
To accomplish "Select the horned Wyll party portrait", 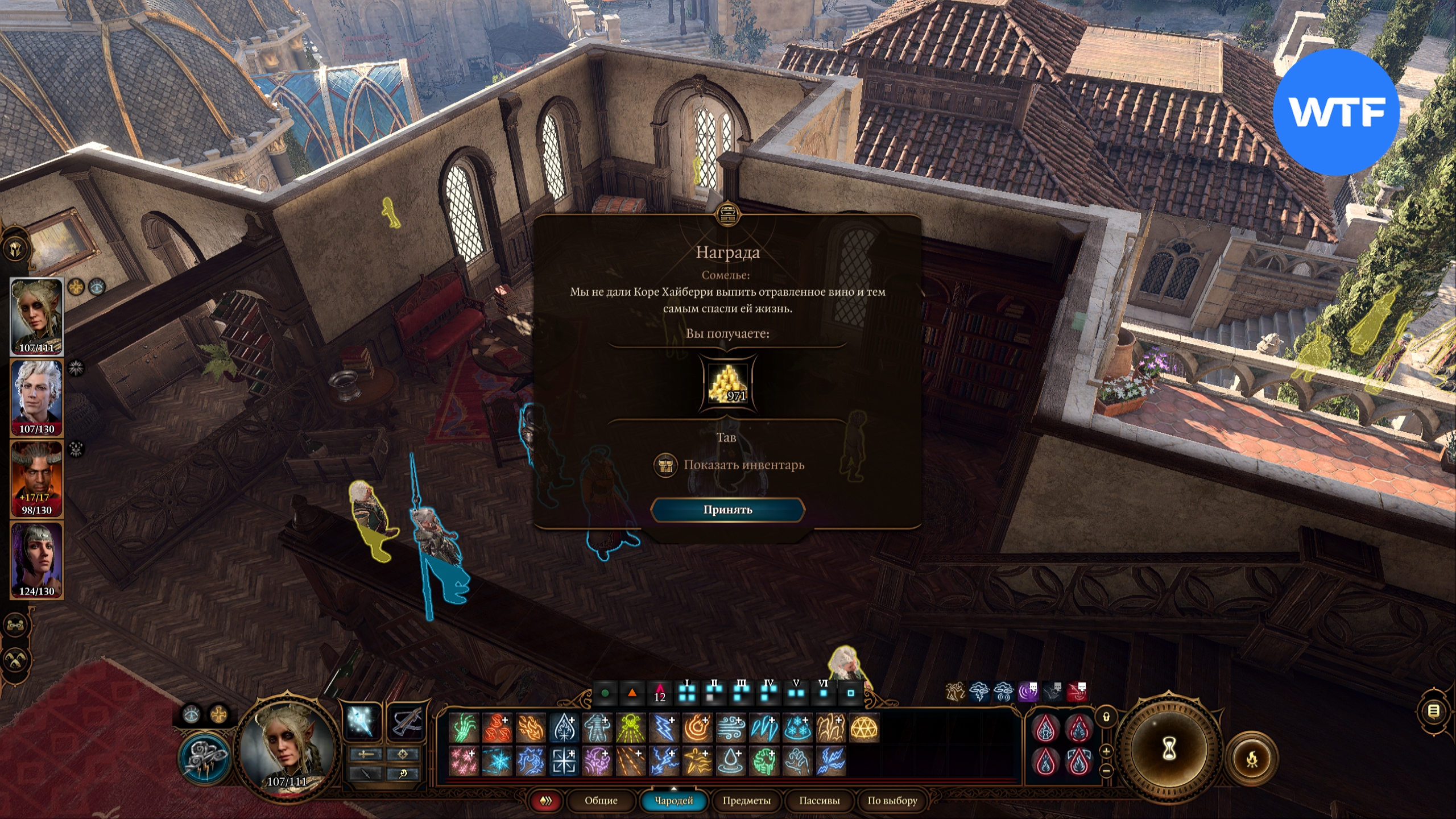I will point(37,479).
